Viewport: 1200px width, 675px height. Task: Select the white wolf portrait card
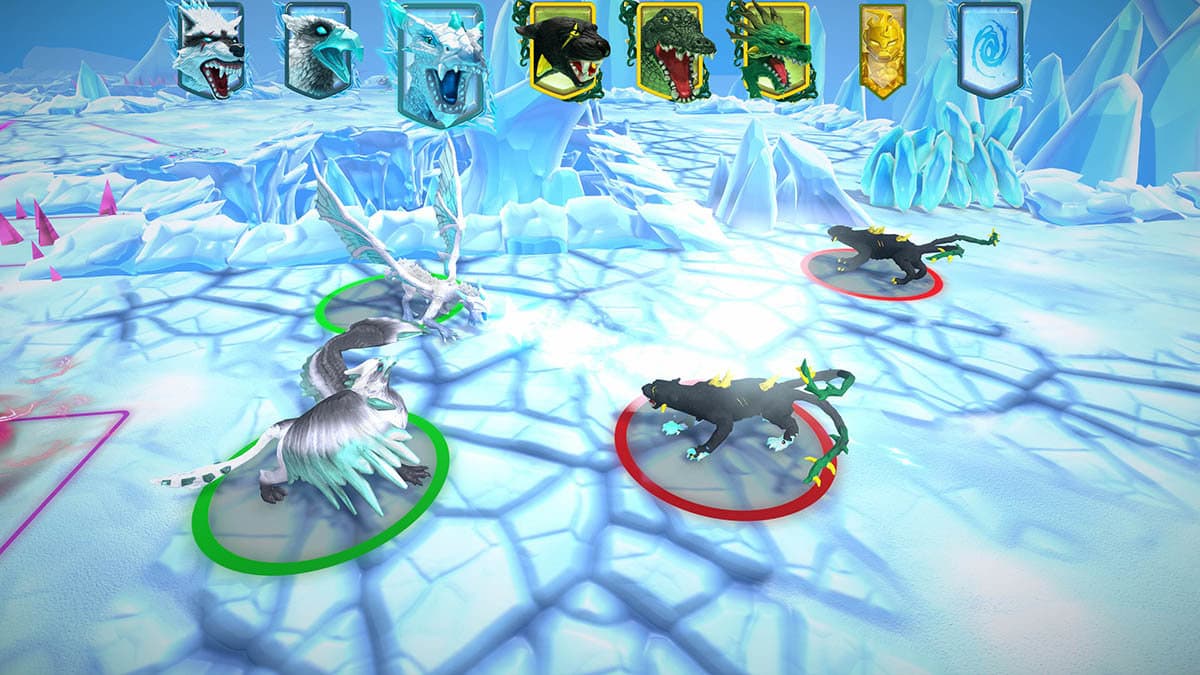pos(210,52)
